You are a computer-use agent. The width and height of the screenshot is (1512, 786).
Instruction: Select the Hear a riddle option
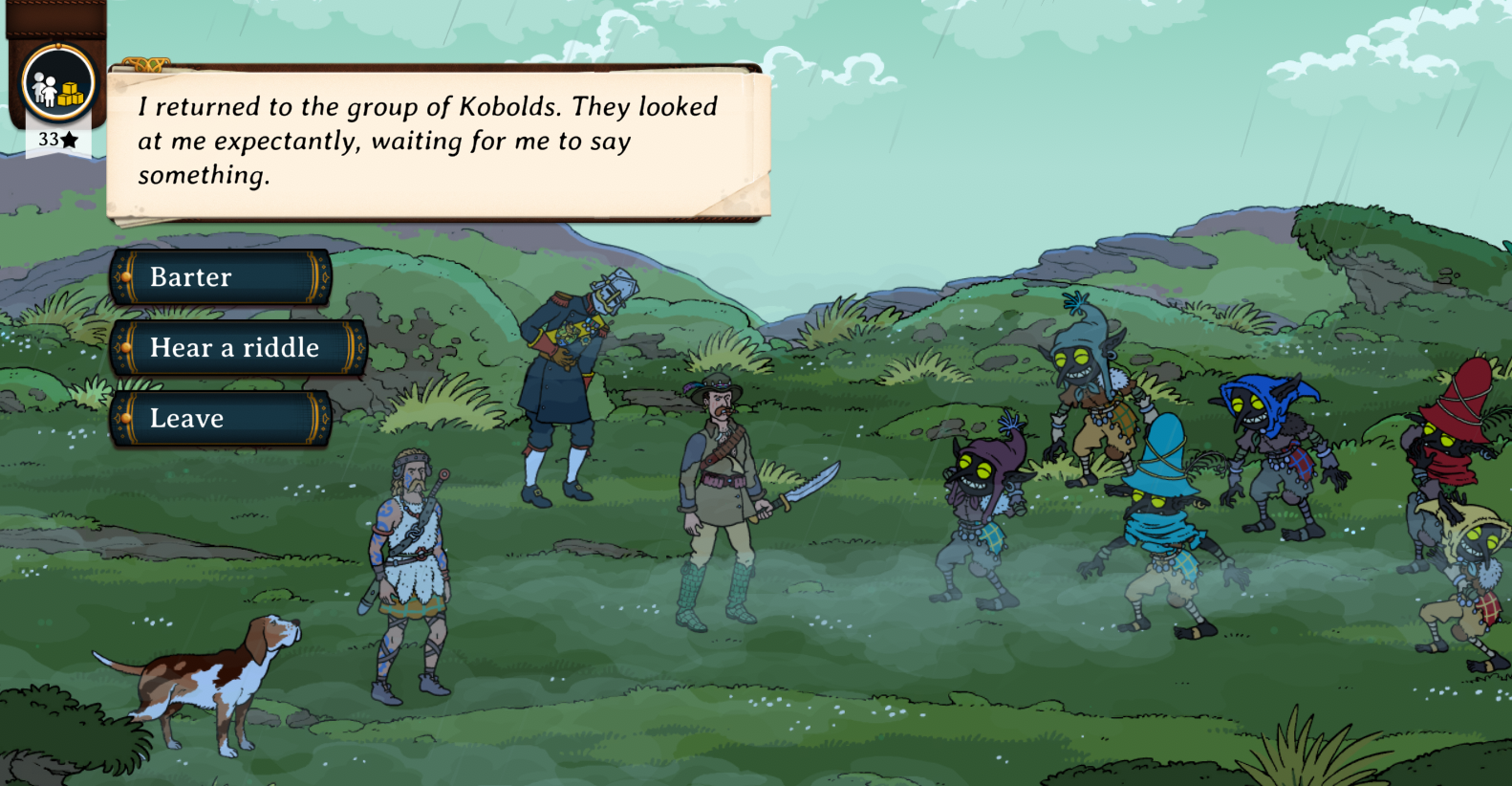[237, 348]
